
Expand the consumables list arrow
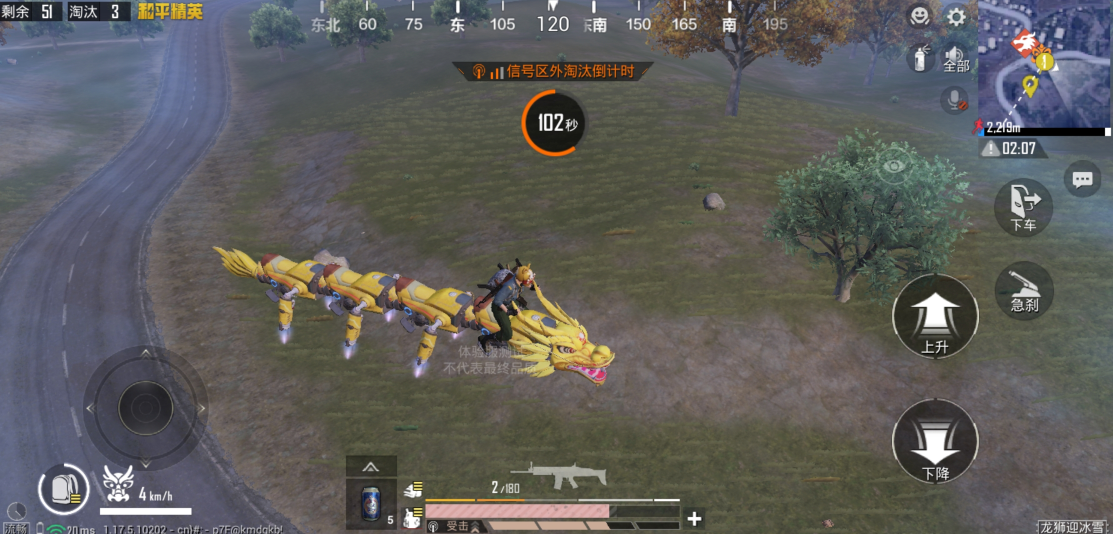pos(371,466)
